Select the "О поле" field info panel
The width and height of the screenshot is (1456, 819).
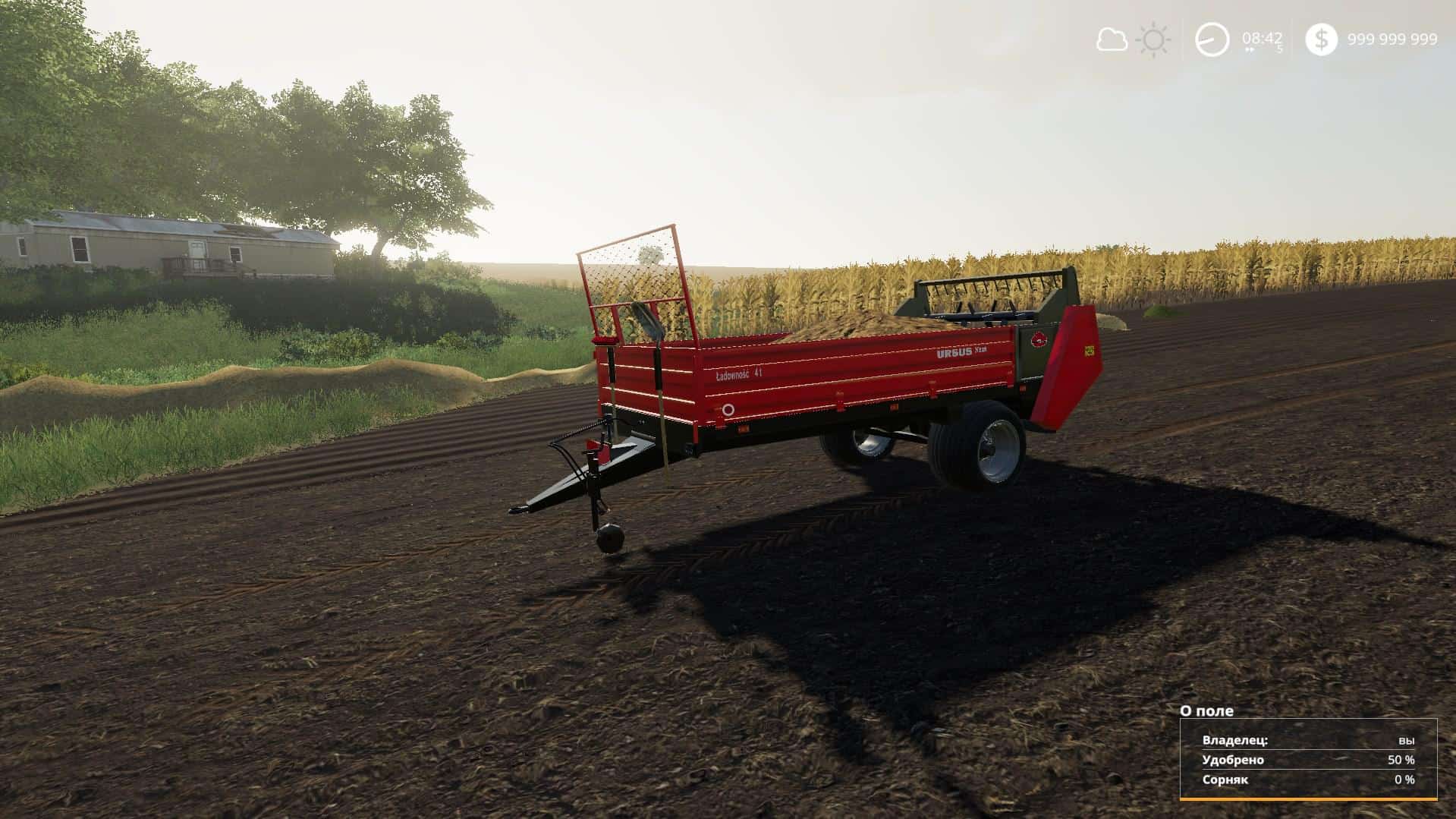click(x=1308, y=758)
